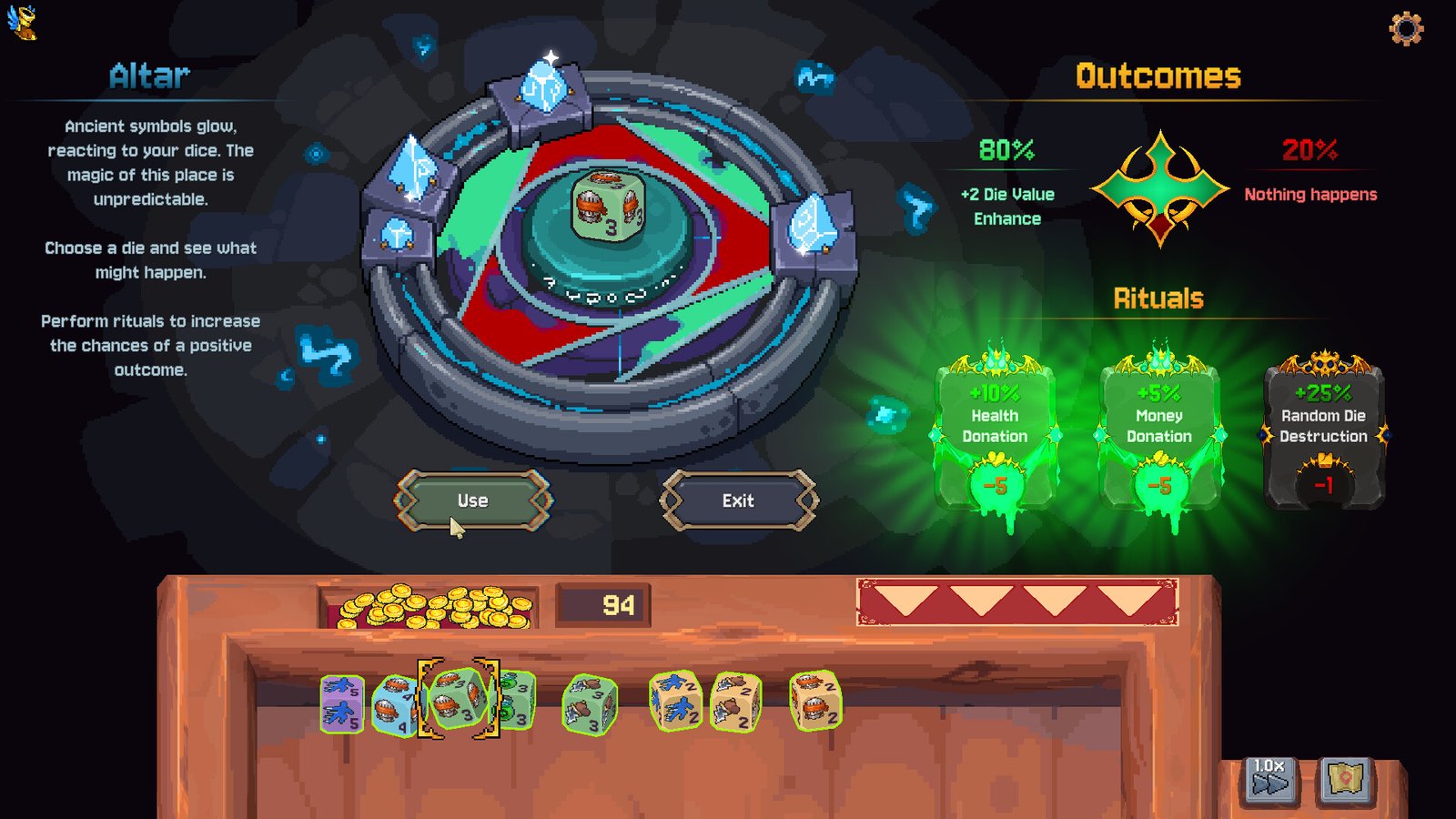This screenshot has width=1456, height=819.
Task: Choose the green die with axe symbols
Action: (590, 703)
